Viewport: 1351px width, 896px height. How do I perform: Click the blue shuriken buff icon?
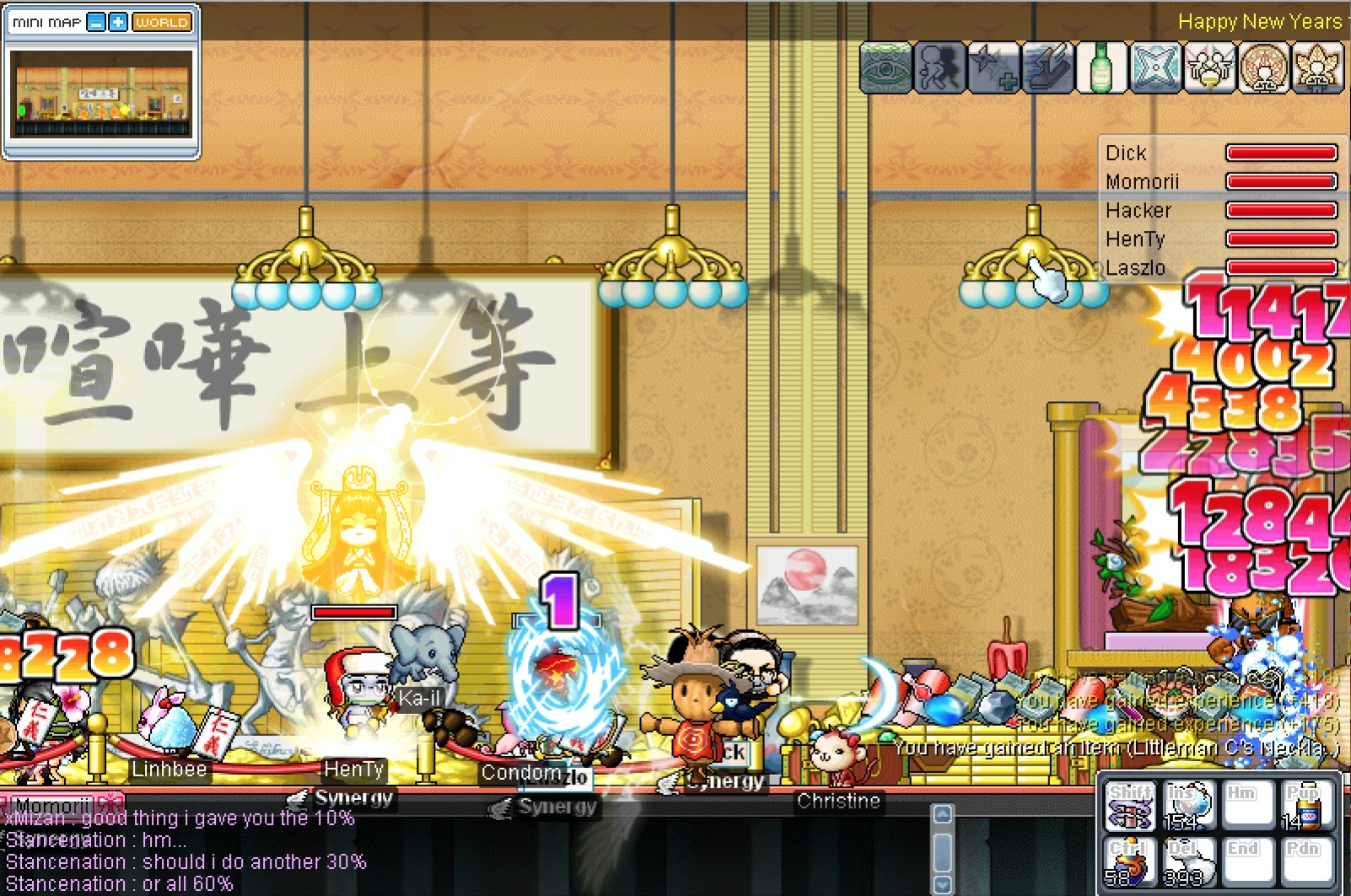pyautogui.click(x=1155, y=67)
